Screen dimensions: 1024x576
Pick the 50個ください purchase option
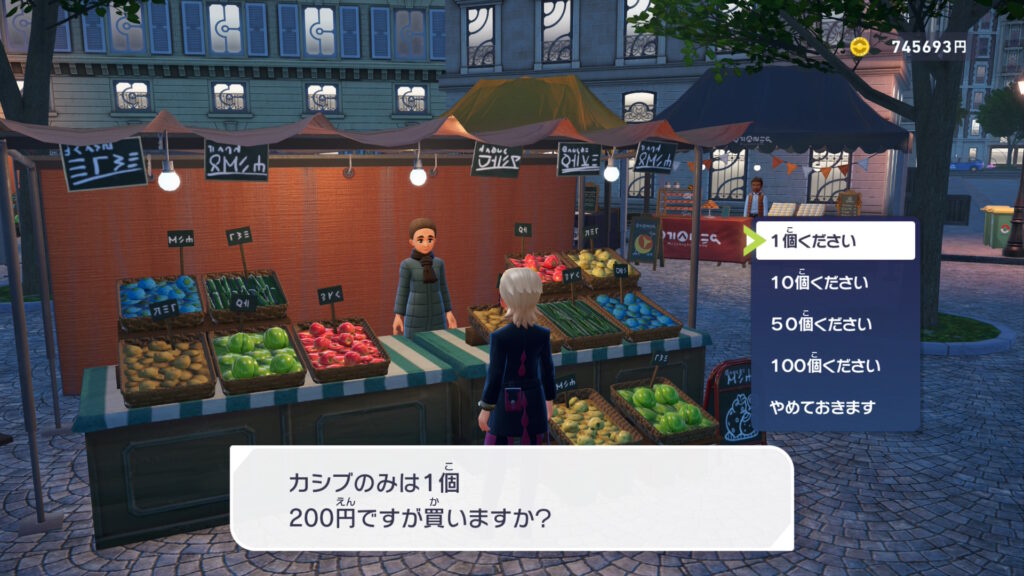(835, 325)
